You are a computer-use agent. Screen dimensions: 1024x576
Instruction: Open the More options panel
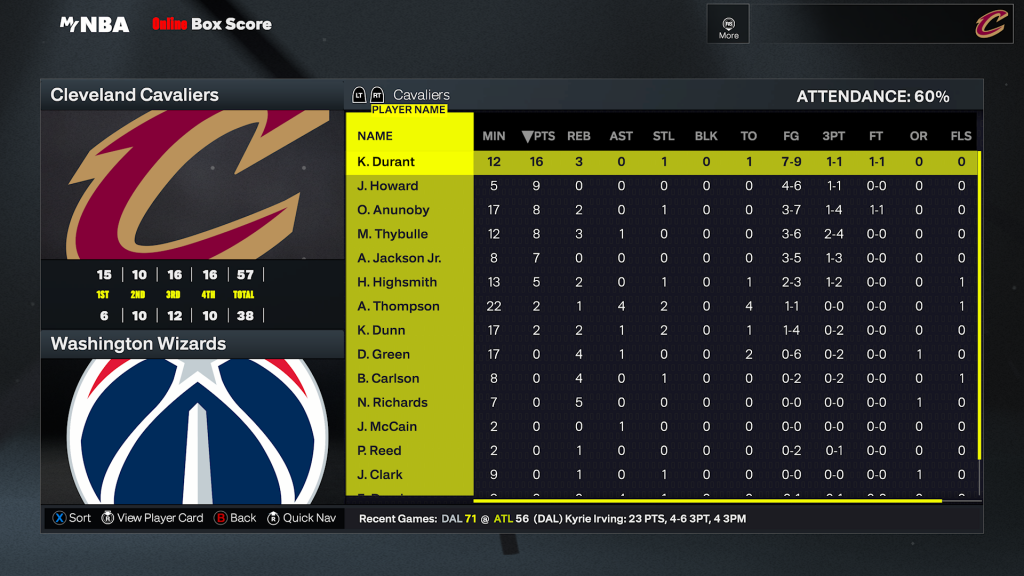pos(728,24)
